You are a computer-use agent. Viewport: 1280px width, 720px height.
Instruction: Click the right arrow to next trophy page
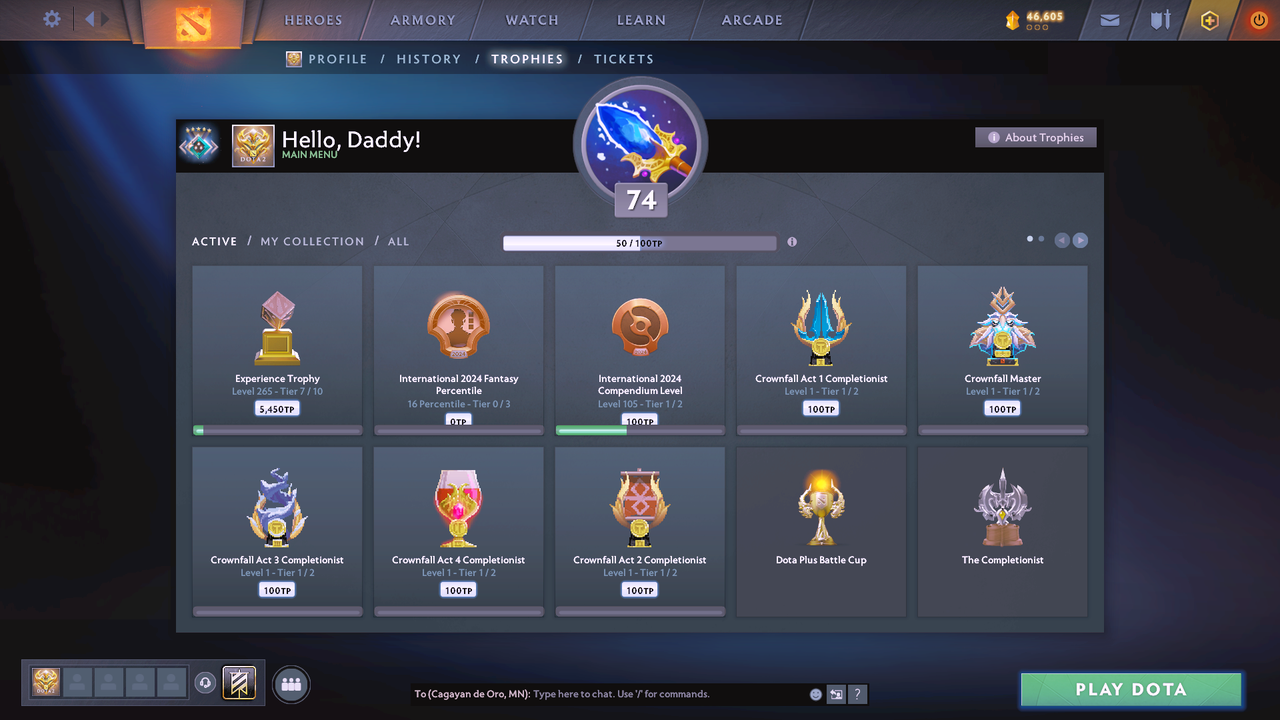click(1081, 239)
